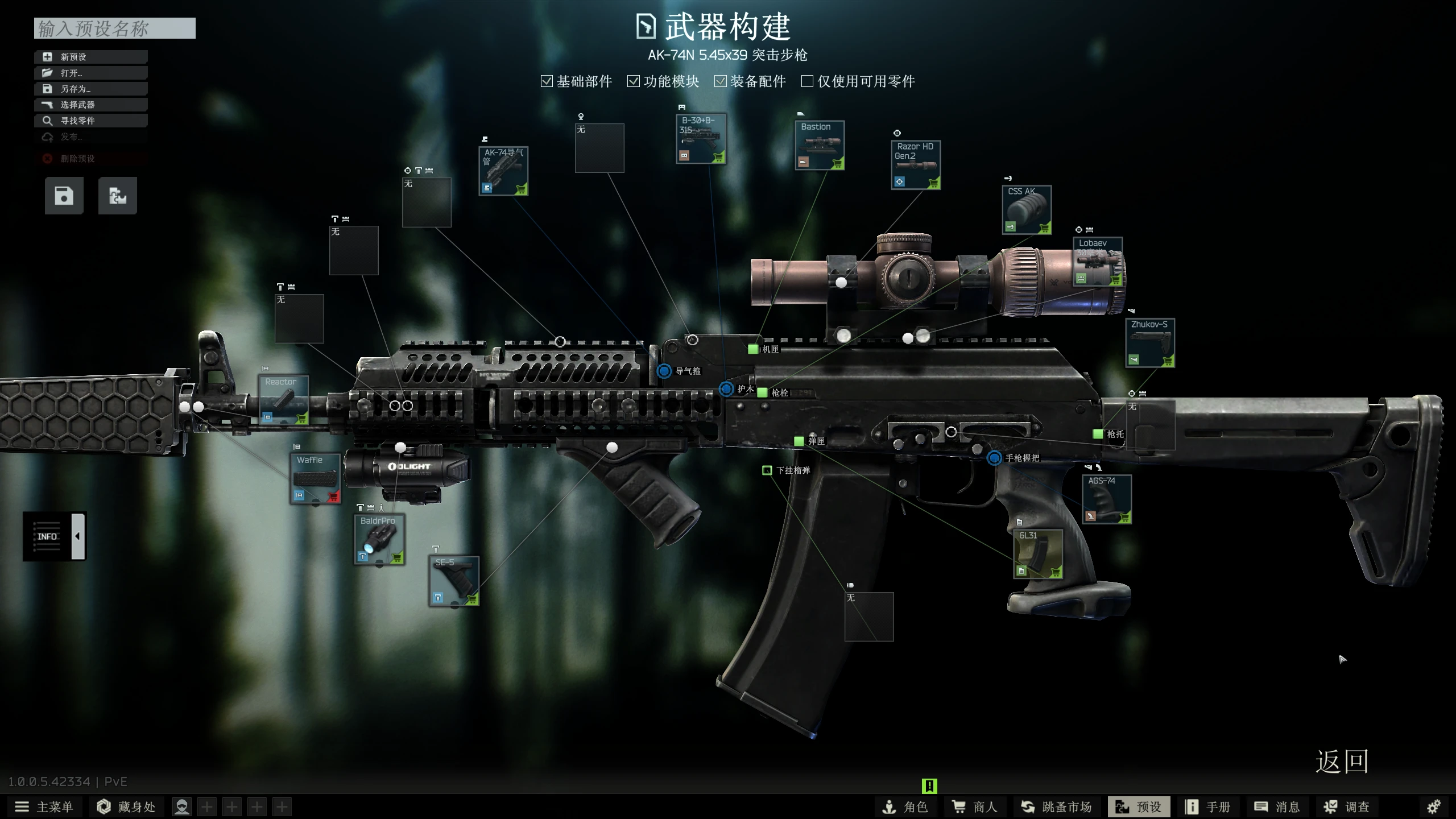Open the 藏身处 hideout from the taskbar
1456x819 pixels.
pyautogui.click(x=126, y=806)
